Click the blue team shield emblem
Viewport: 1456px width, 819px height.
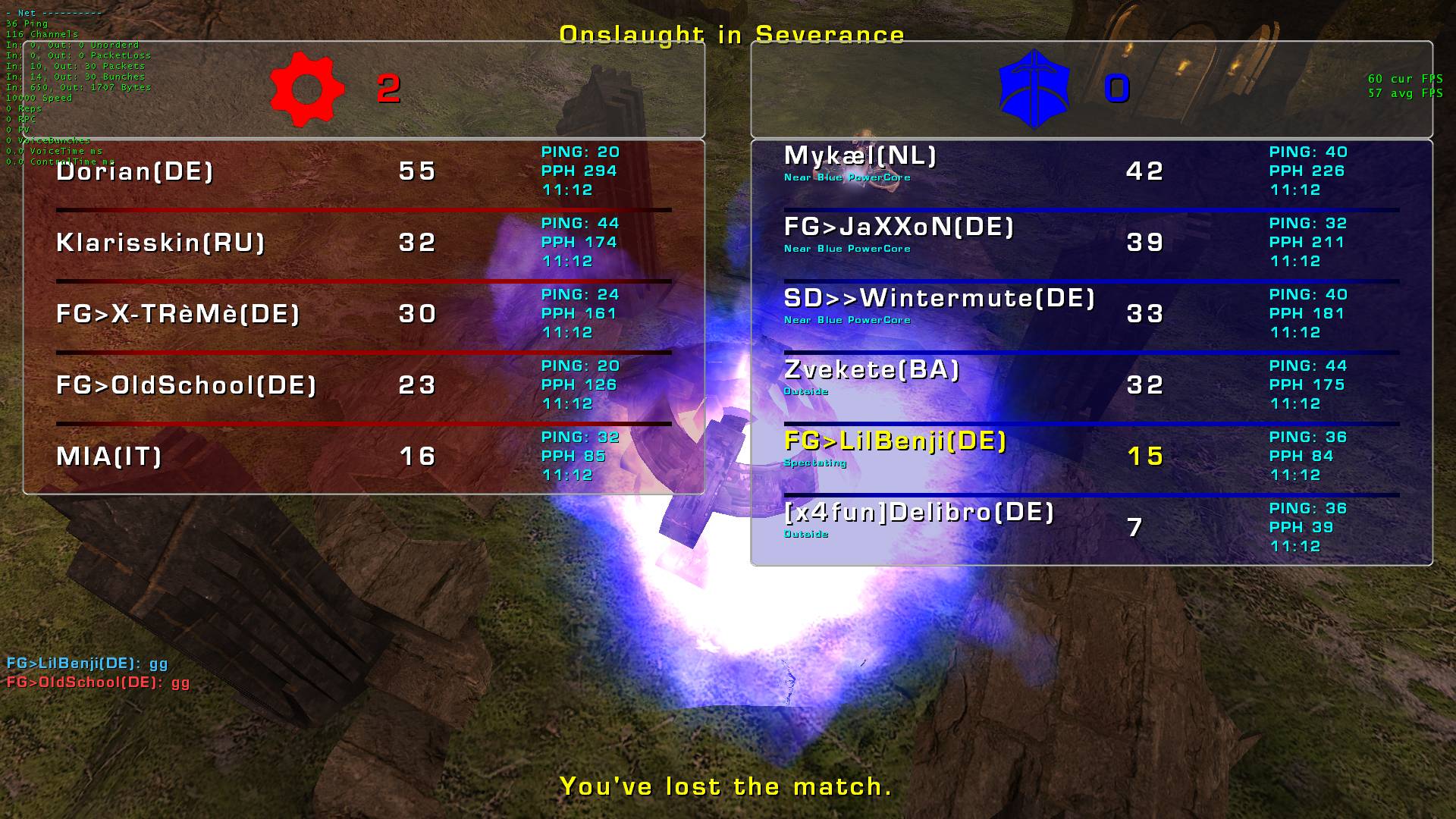coord(1034,89)
